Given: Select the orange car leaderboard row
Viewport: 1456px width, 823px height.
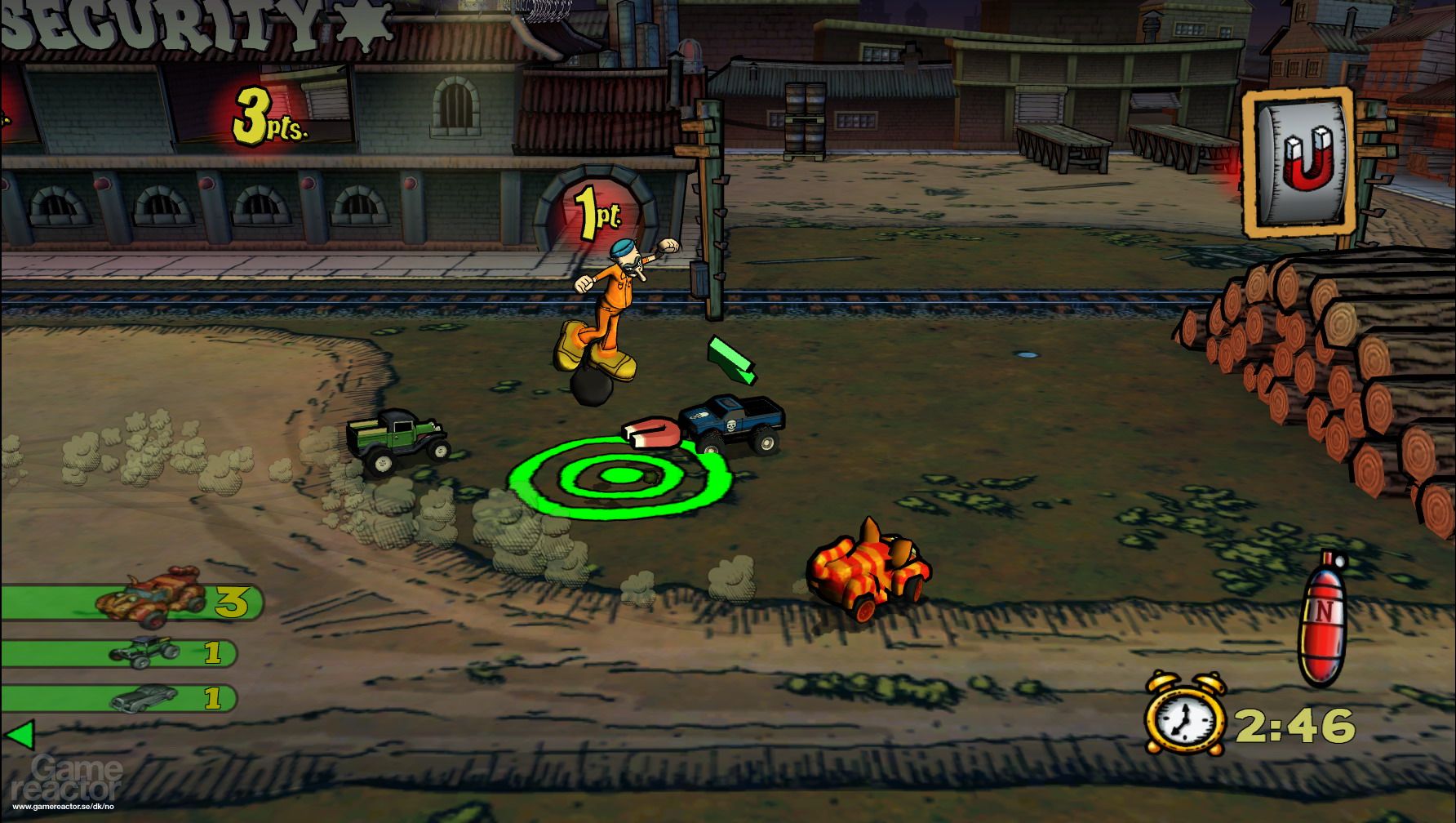Looking at the screenshot, I should coord(131,603).
